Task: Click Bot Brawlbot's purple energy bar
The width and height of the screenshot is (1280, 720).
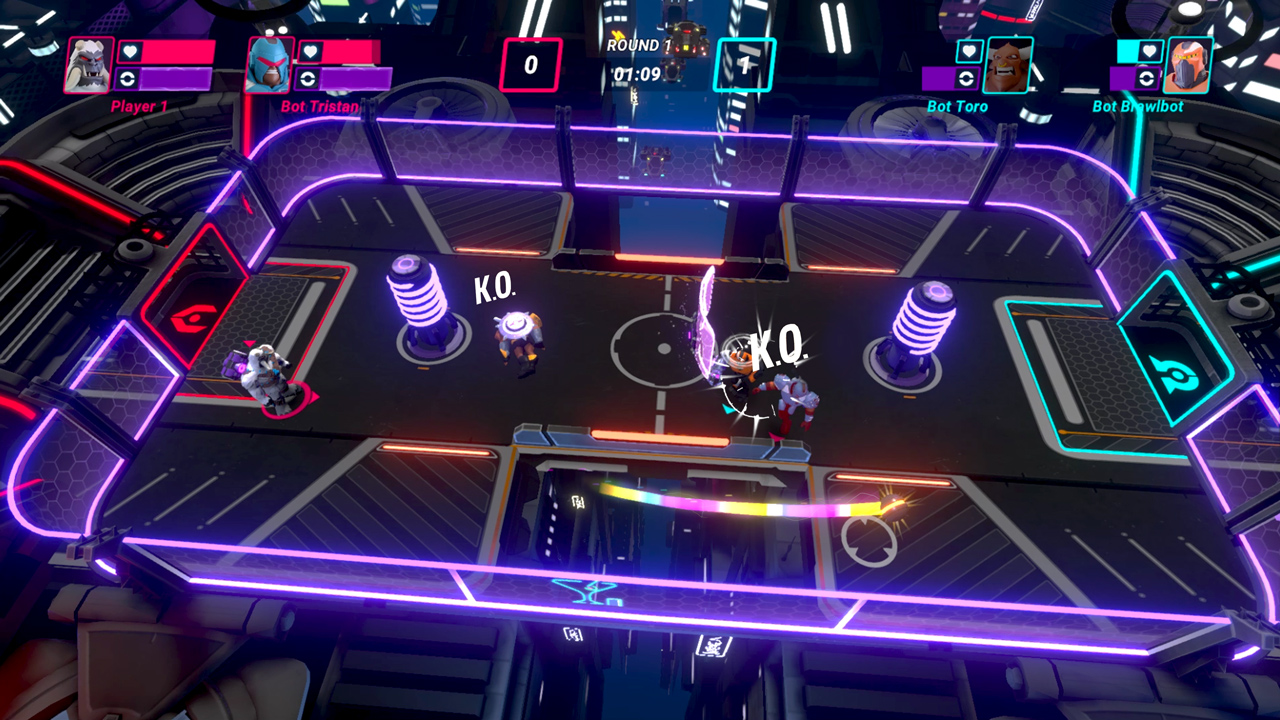Action: (x=1123, y=78)
